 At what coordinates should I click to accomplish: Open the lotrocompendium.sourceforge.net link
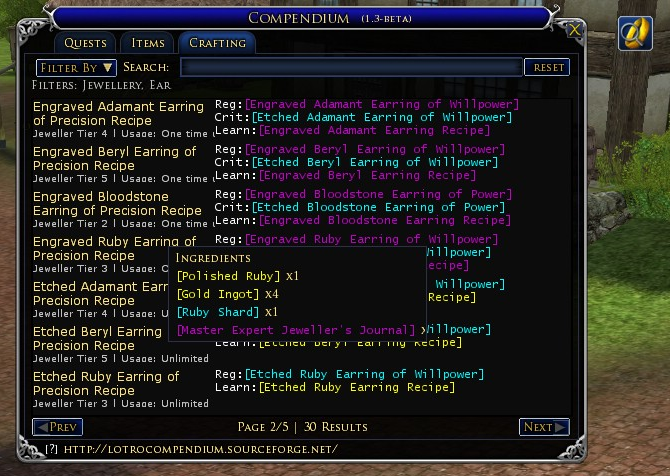(198, 449)
